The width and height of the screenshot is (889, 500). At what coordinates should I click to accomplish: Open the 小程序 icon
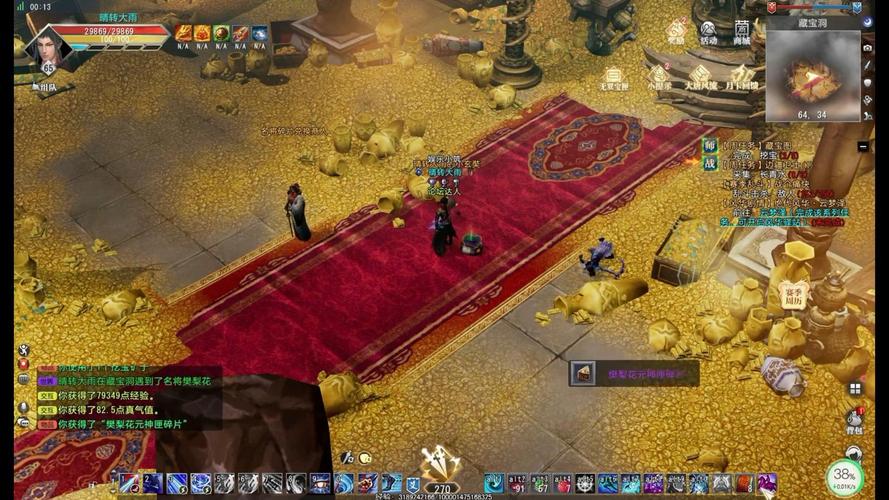[x=658, y=77]
